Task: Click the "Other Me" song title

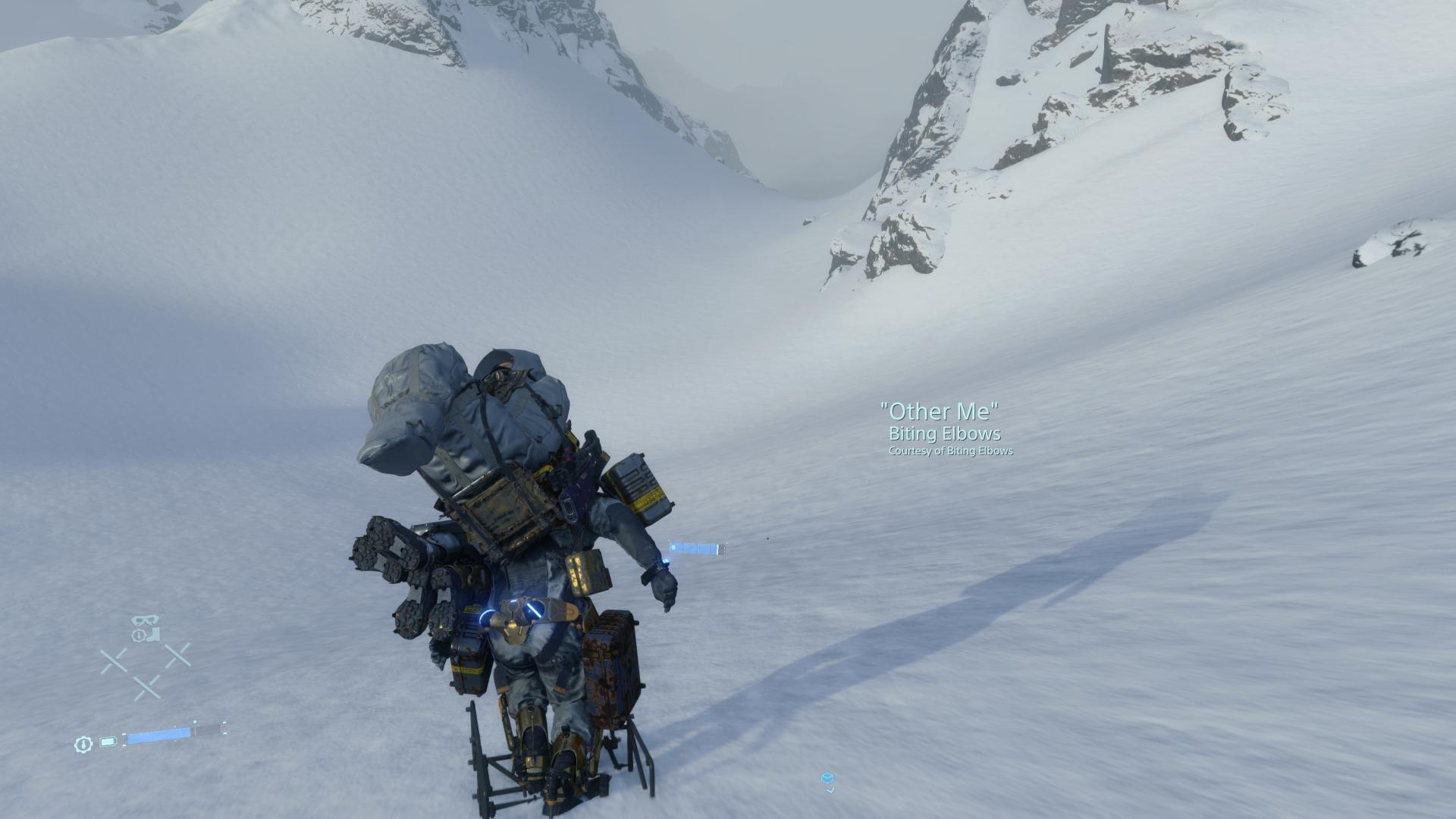Action: [939, 411]
